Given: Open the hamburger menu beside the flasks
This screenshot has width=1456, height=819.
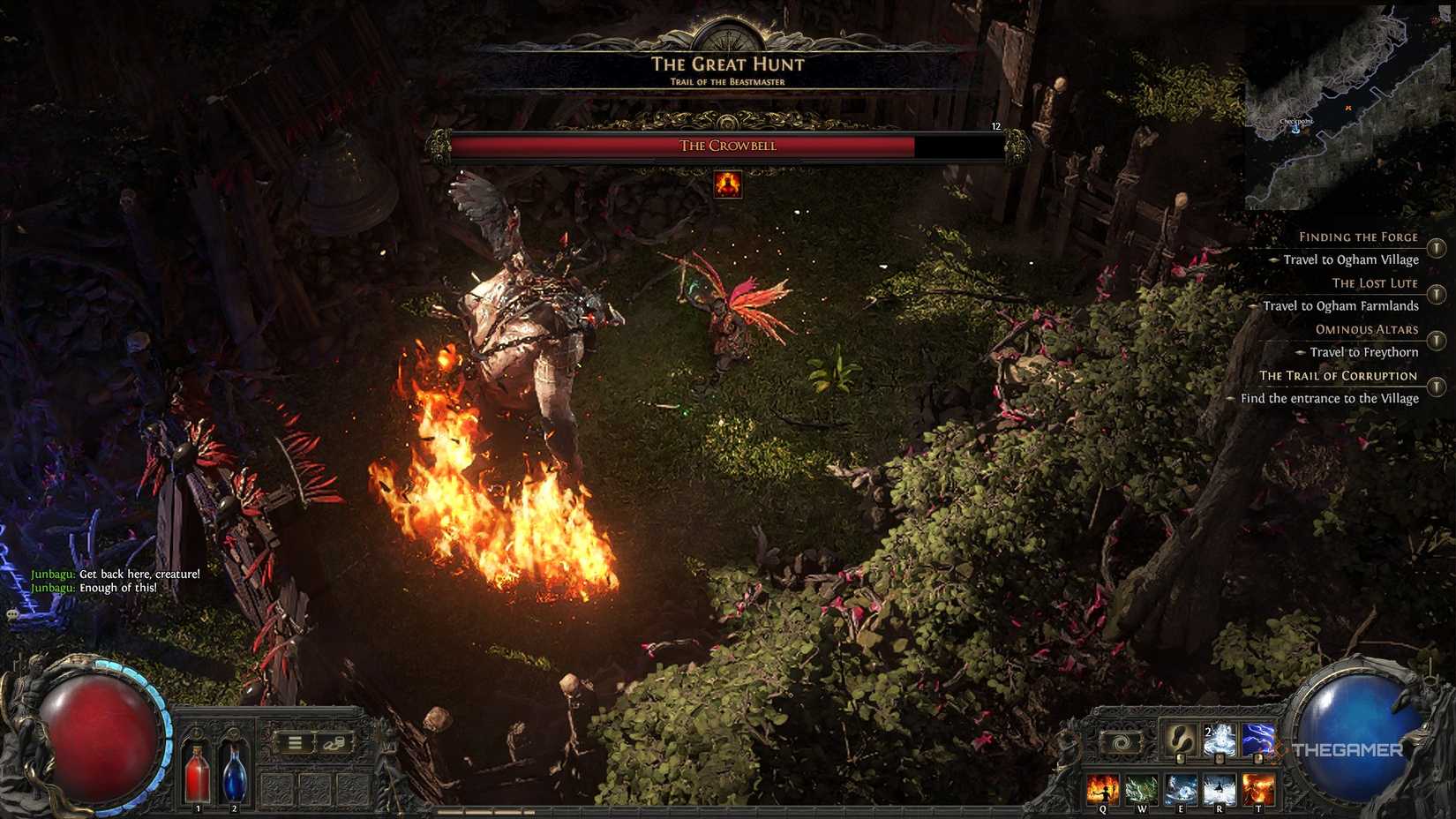Looking at the screenshot, I should click(x=295, y=742).
